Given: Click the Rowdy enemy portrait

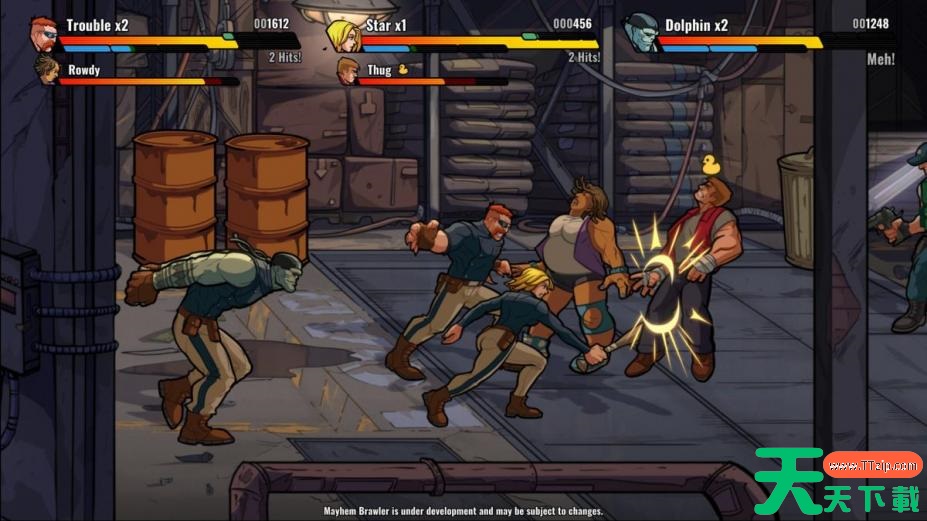Looking at the screenshot, I should point(46,70).
